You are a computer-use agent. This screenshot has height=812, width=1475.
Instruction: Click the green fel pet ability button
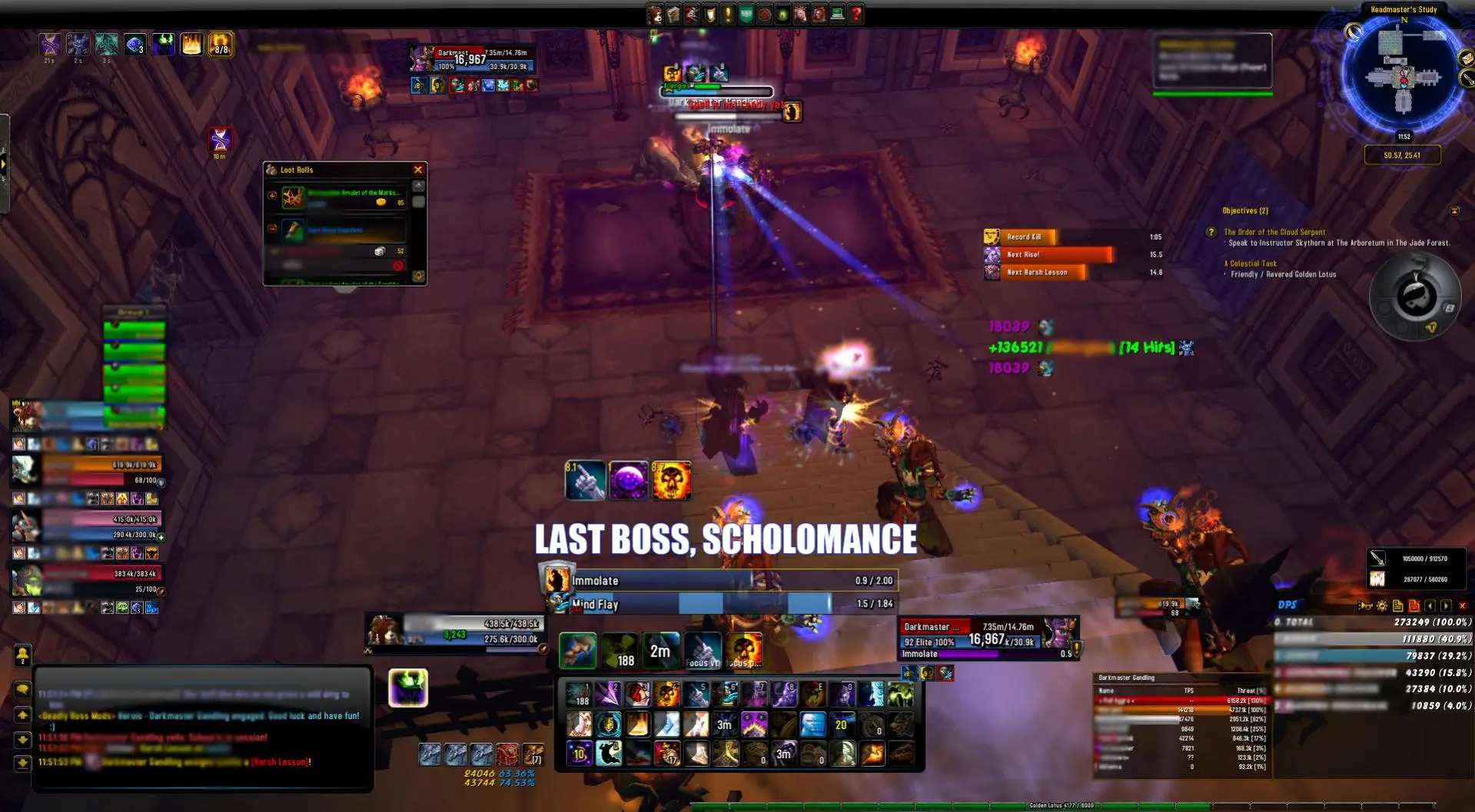tap(407, 688)
